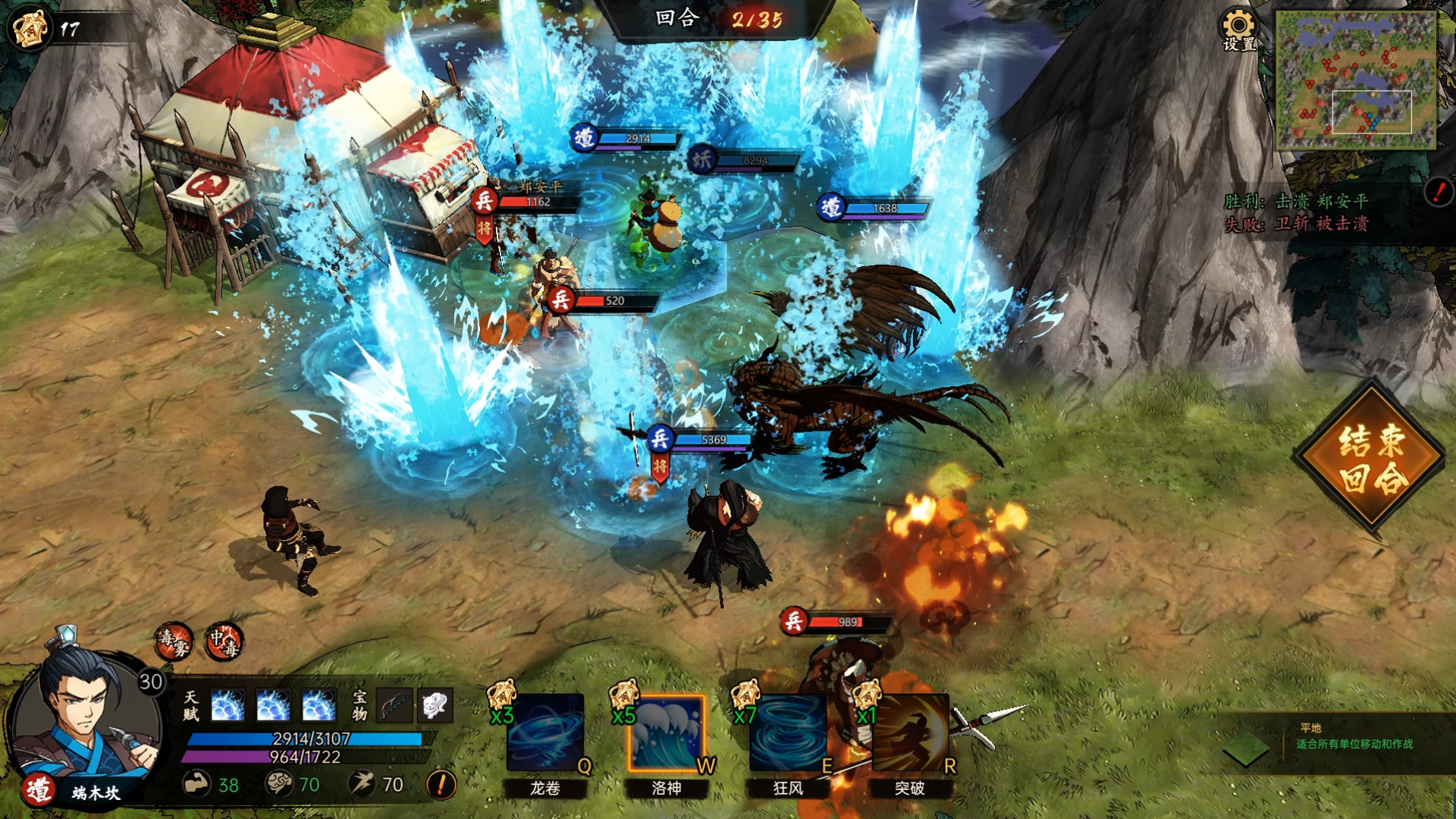Viewport: 1456px width, 819px height.
Task: Click the battlefield minimap
Action: 1355,79
